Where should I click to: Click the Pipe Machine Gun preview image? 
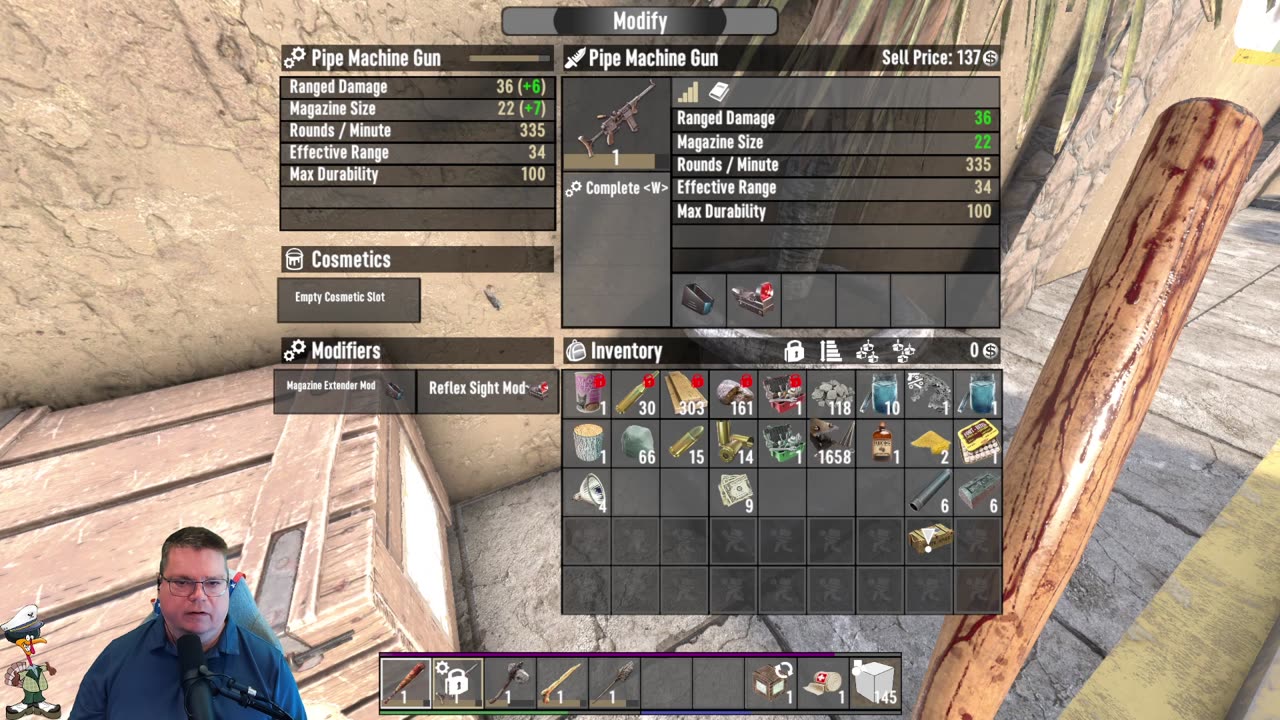(x=616, y=120)
